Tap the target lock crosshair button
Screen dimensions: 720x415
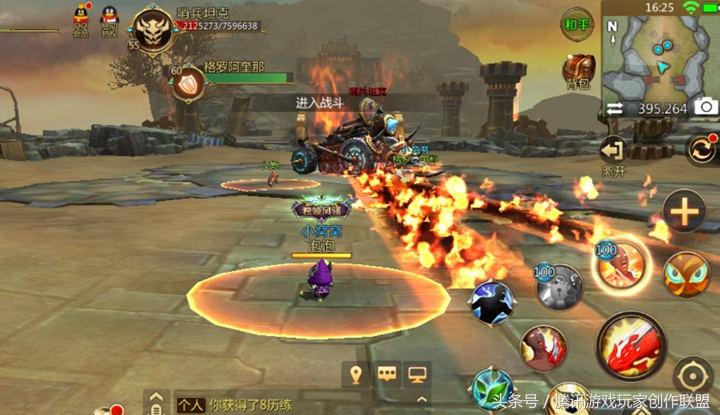[x=692, y=377]
